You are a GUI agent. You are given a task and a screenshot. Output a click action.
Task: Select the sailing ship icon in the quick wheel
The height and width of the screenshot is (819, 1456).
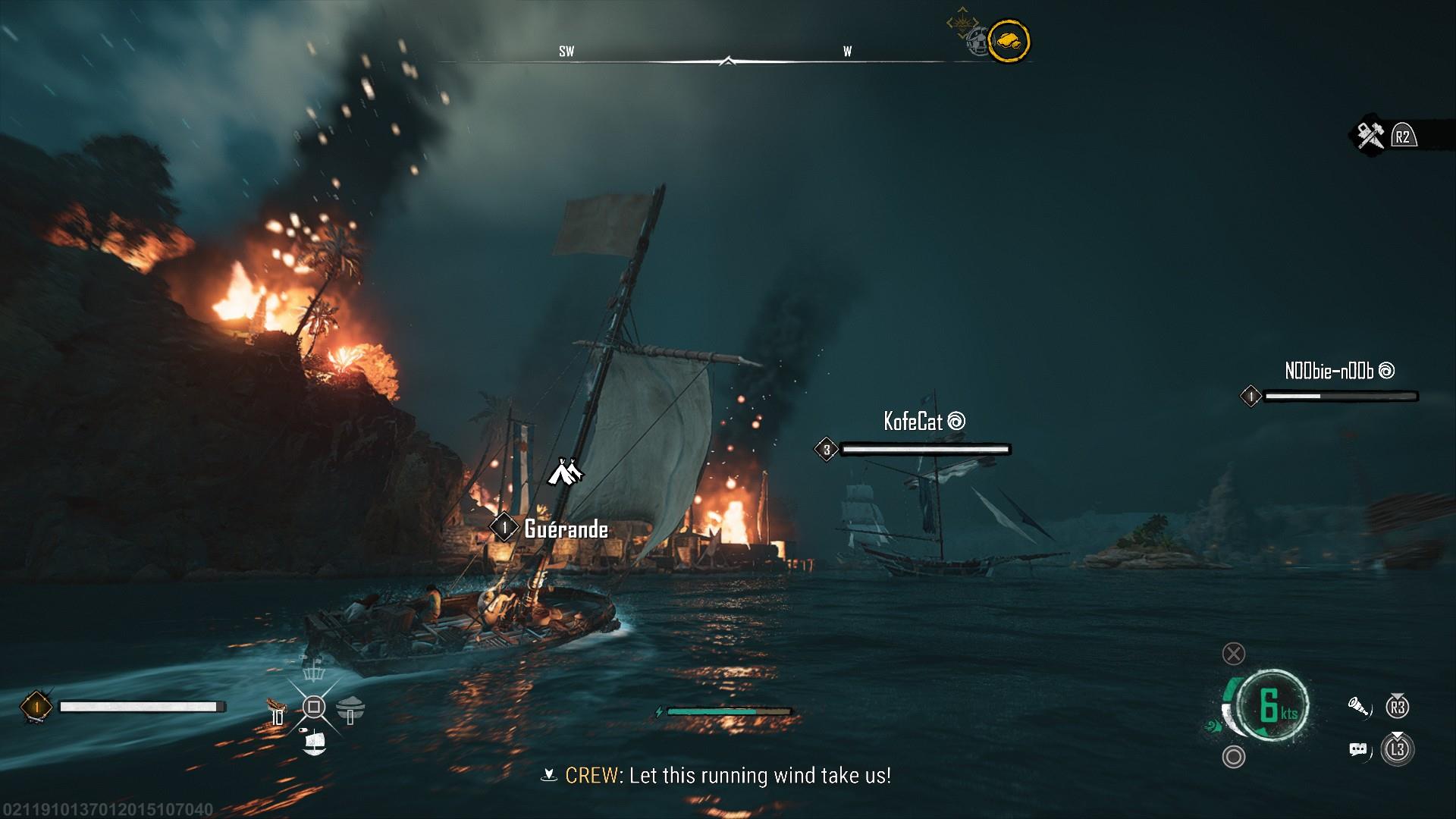point(313,742)
